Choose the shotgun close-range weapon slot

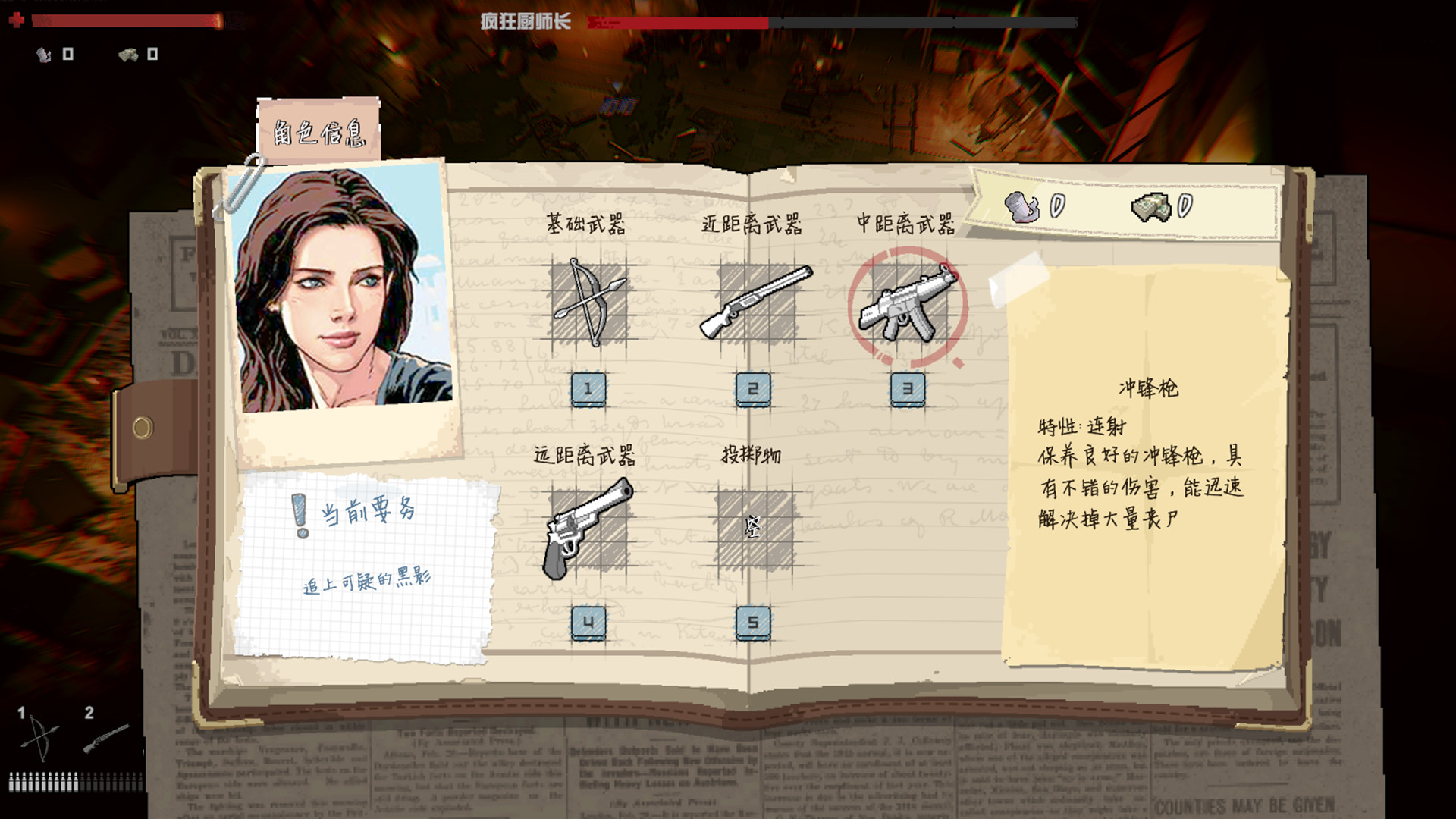click(x=755, y=303)
